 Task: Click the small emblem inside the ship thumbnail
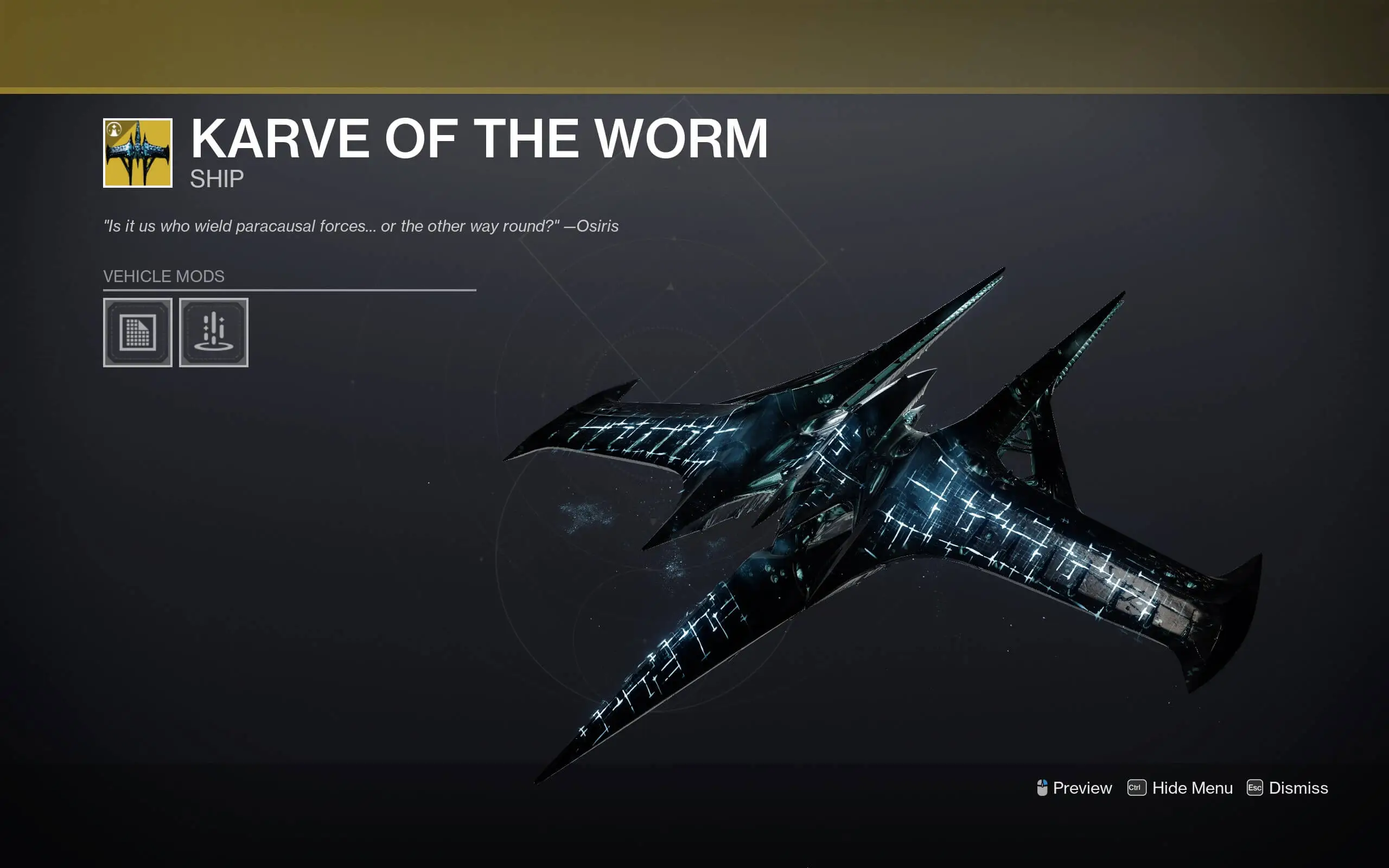[x=115, y=129]
